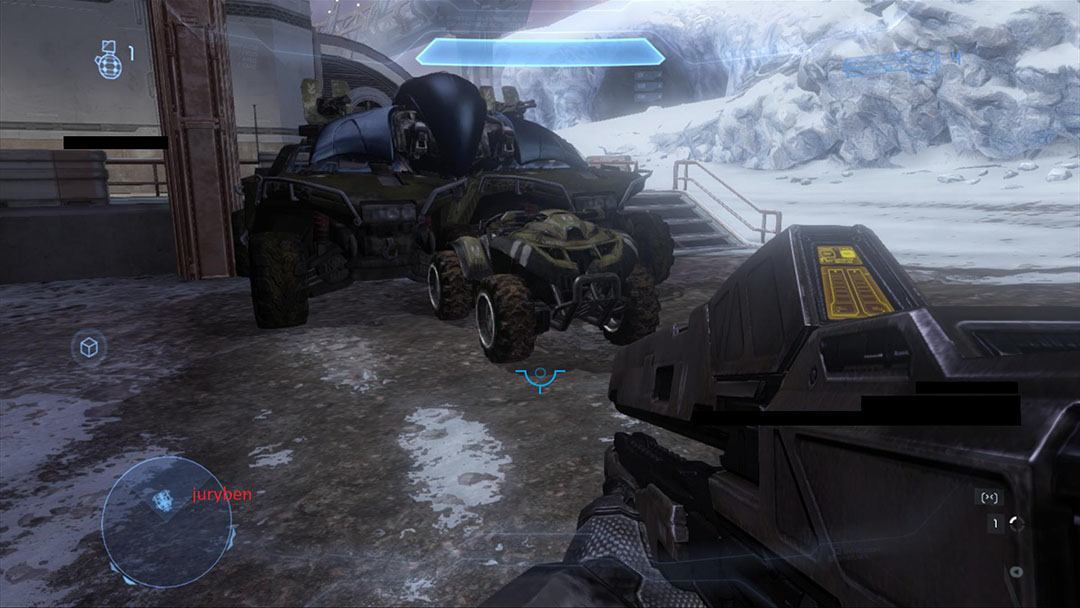This screenshot has height=608, width=1080.
Task: Select the red juryben player name
Action: point(222,494)
